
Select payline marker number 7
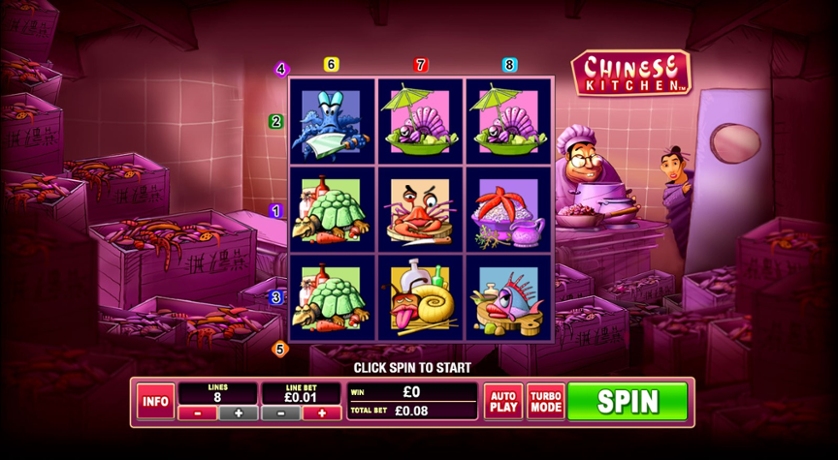pos(420,65)
